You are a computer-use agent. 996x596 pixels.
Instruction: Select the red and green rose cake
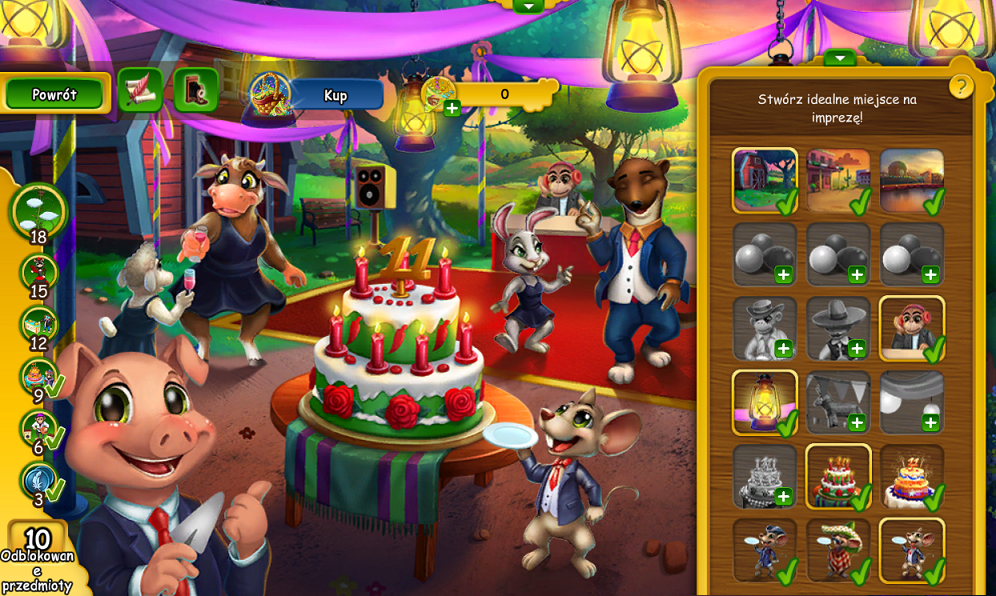pos(839,476)
